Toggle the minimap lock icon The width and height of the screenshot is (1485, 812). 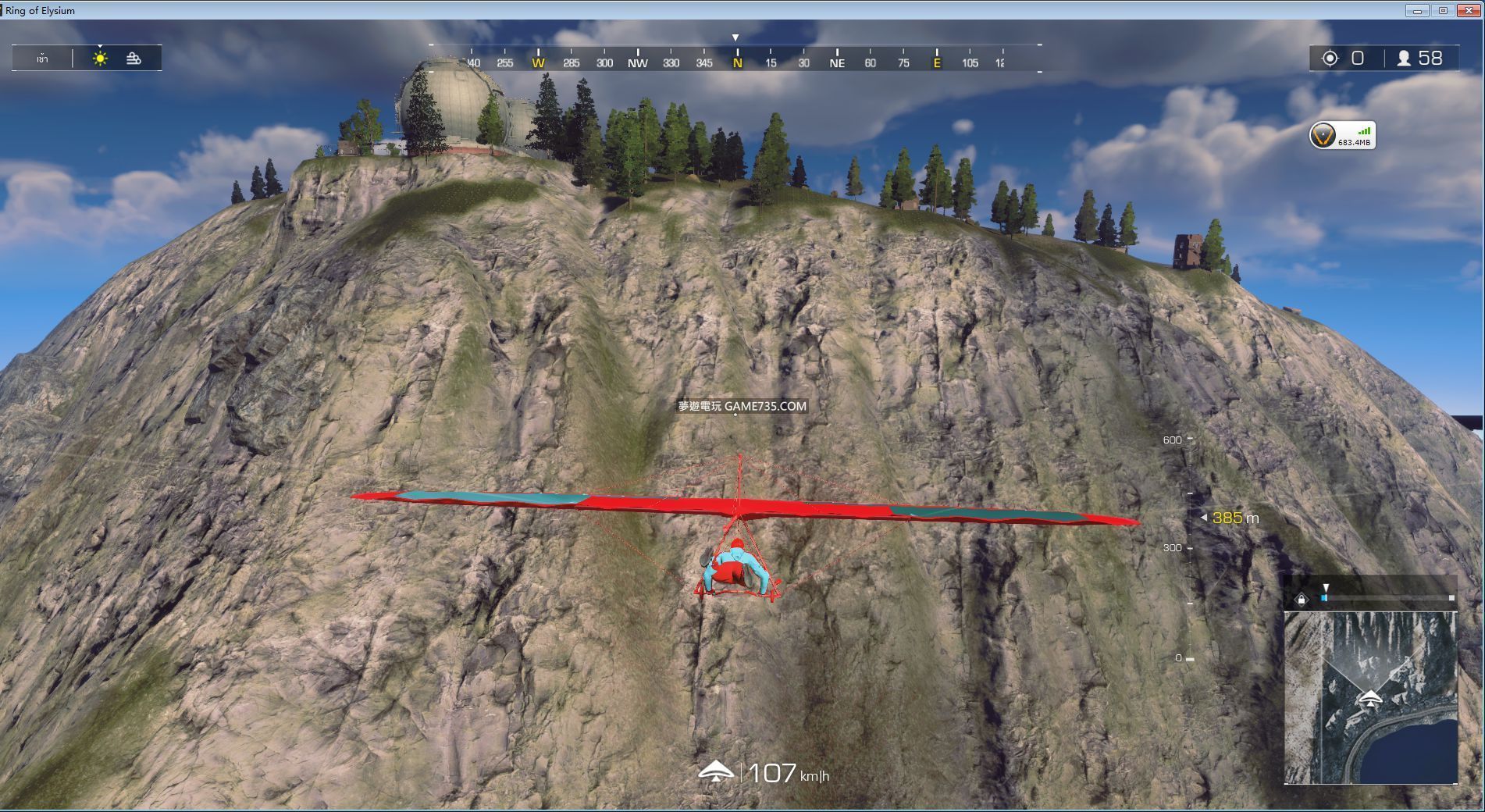pos(1301,599)
